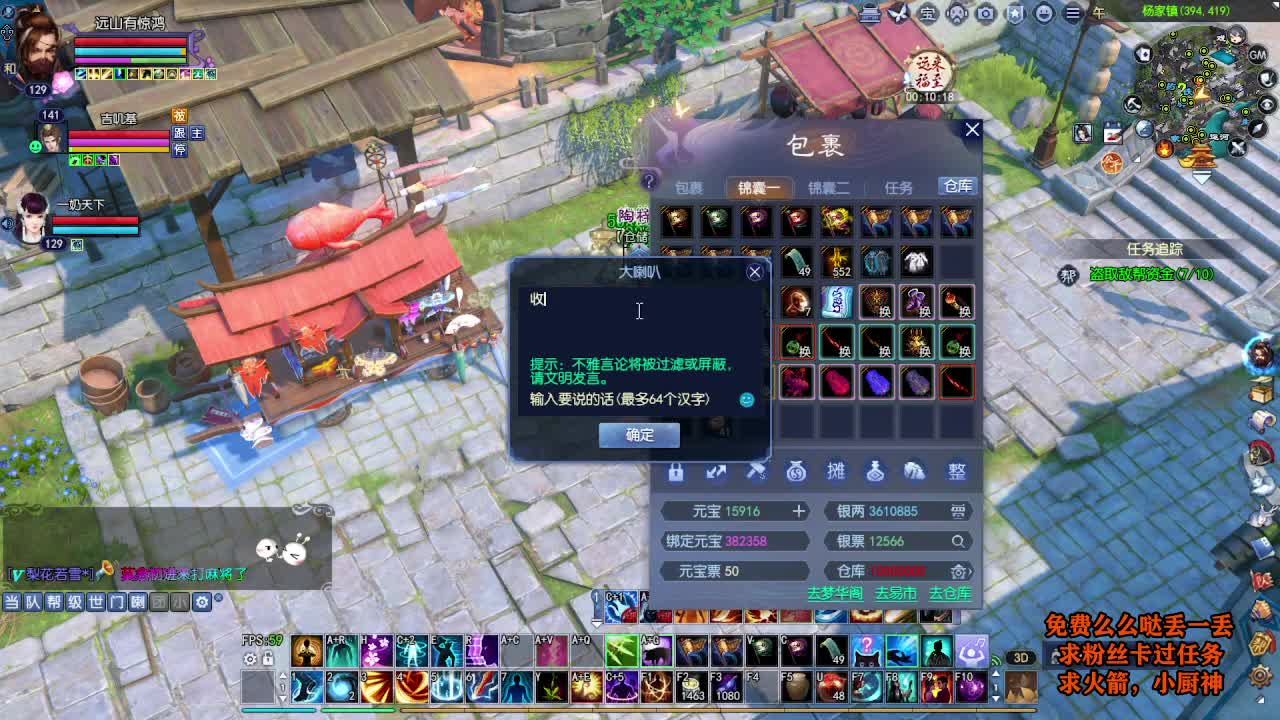Click the crossed-arrows exchange icon in bag toolbar
1280x720 pixels.
click(716, 470)
